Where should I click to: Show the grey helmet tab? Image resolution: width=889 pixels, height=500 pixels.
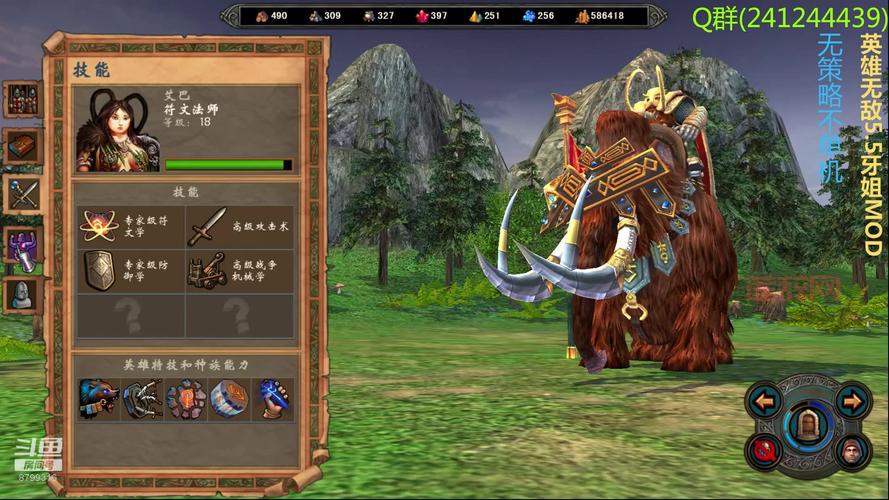click(21, 294)
